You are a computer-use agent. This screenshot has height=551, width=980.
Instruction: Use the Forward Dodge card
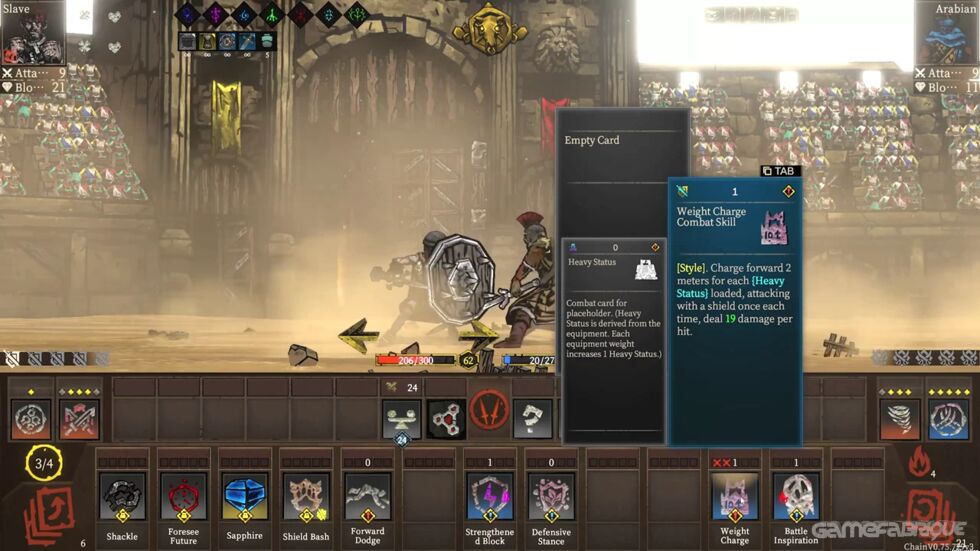367,497
